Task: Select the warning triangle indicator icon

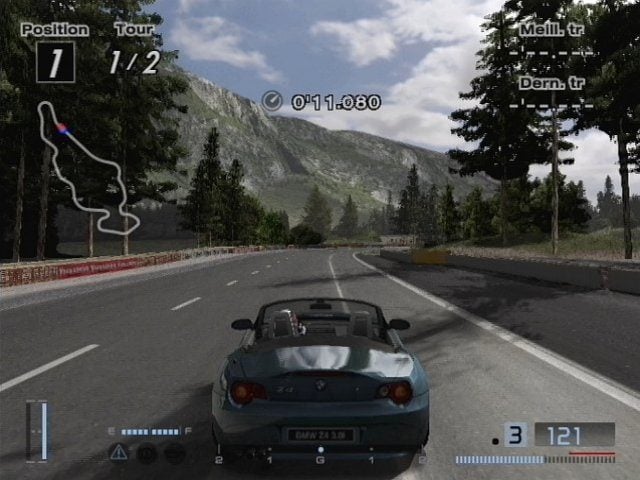Action: (x=118, y=452)
